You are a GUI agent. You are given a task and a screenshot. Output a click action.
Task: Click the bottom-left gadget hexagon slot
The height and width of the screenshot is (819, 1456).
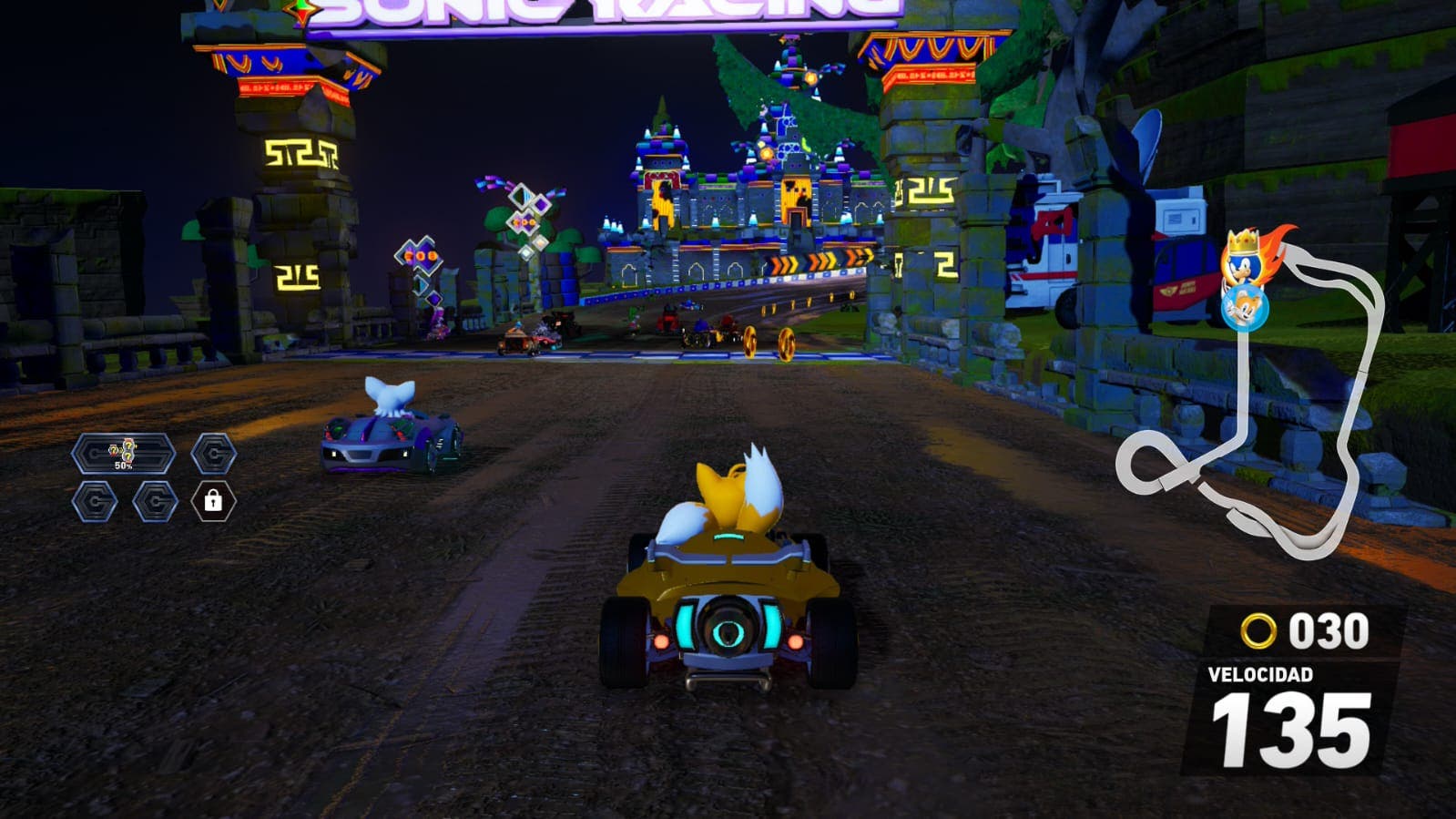[94, 501]
